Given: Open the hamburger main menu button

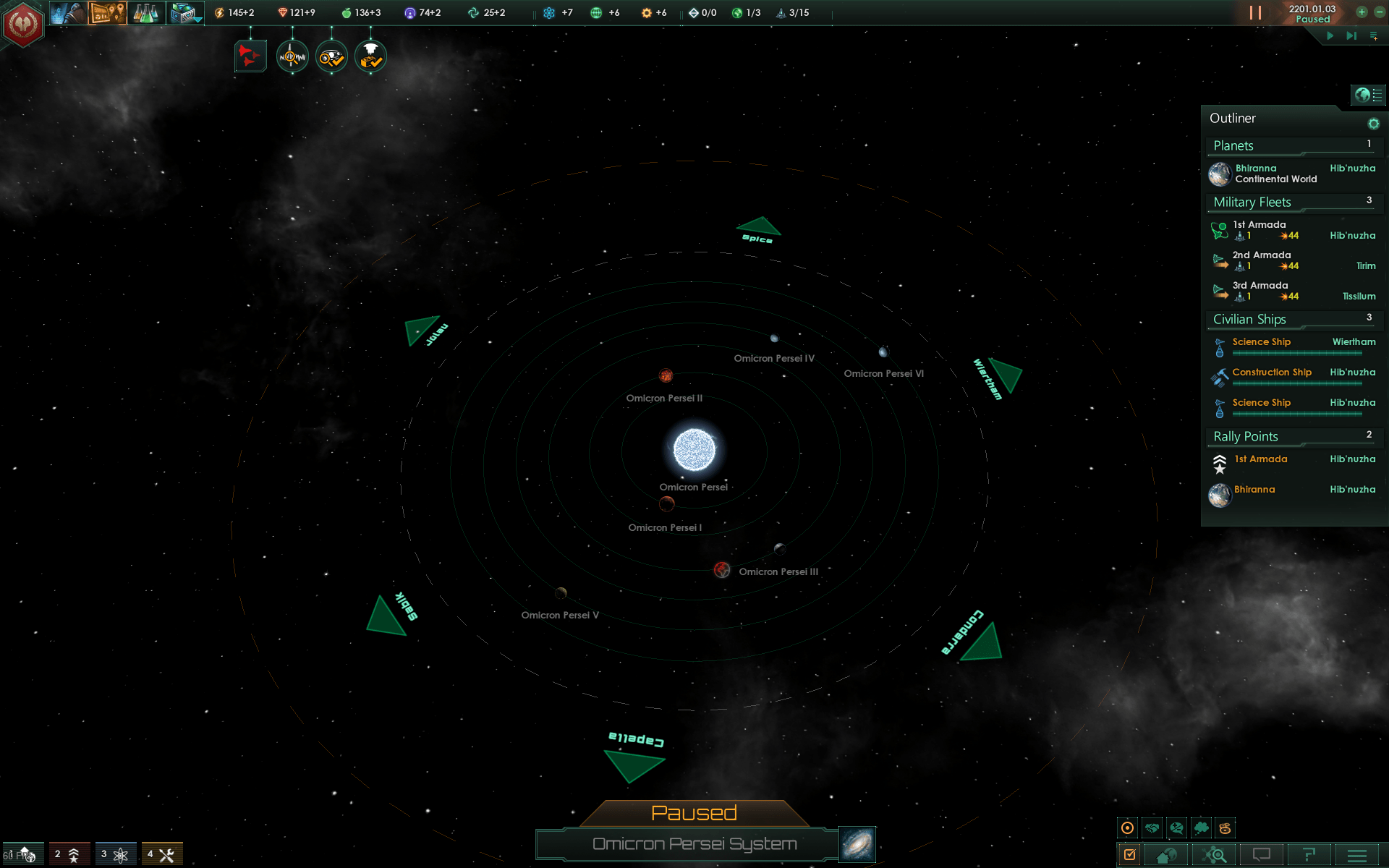Looking at the screenshot, I should tap(1356, 856).
